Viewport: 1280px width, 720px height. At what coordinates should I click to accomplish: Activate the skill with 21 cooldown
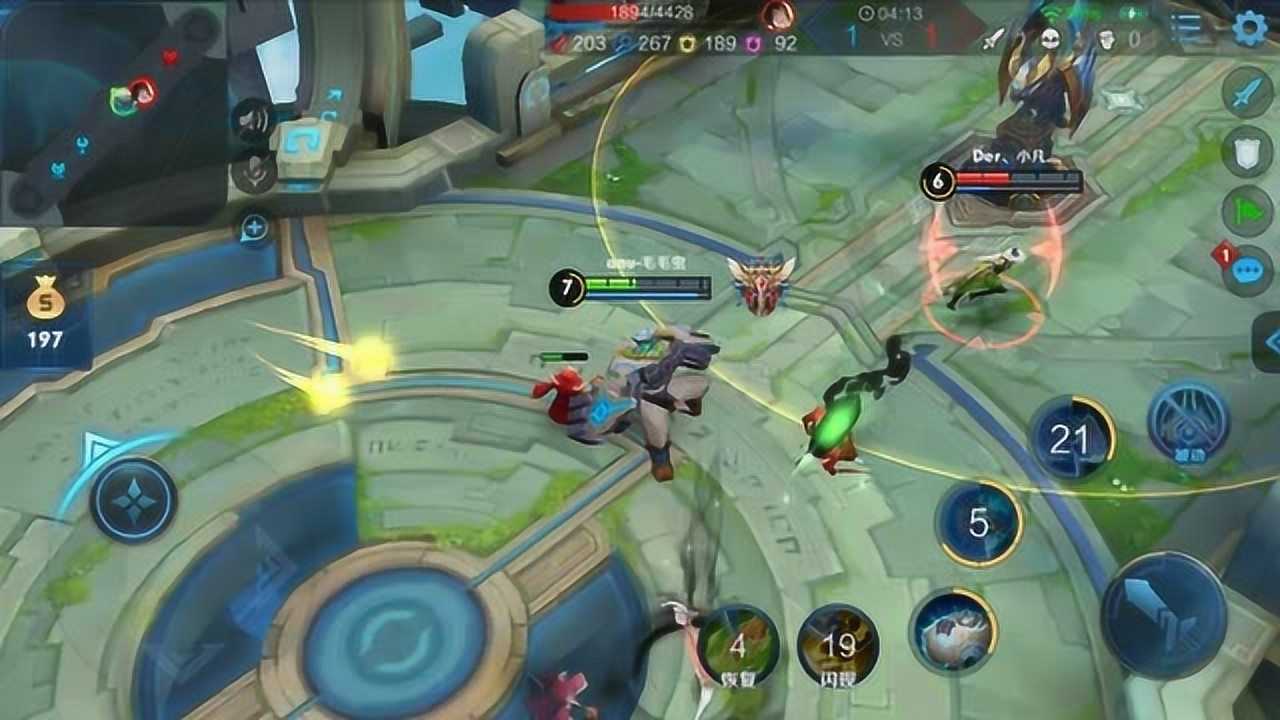click(1071, 439)
